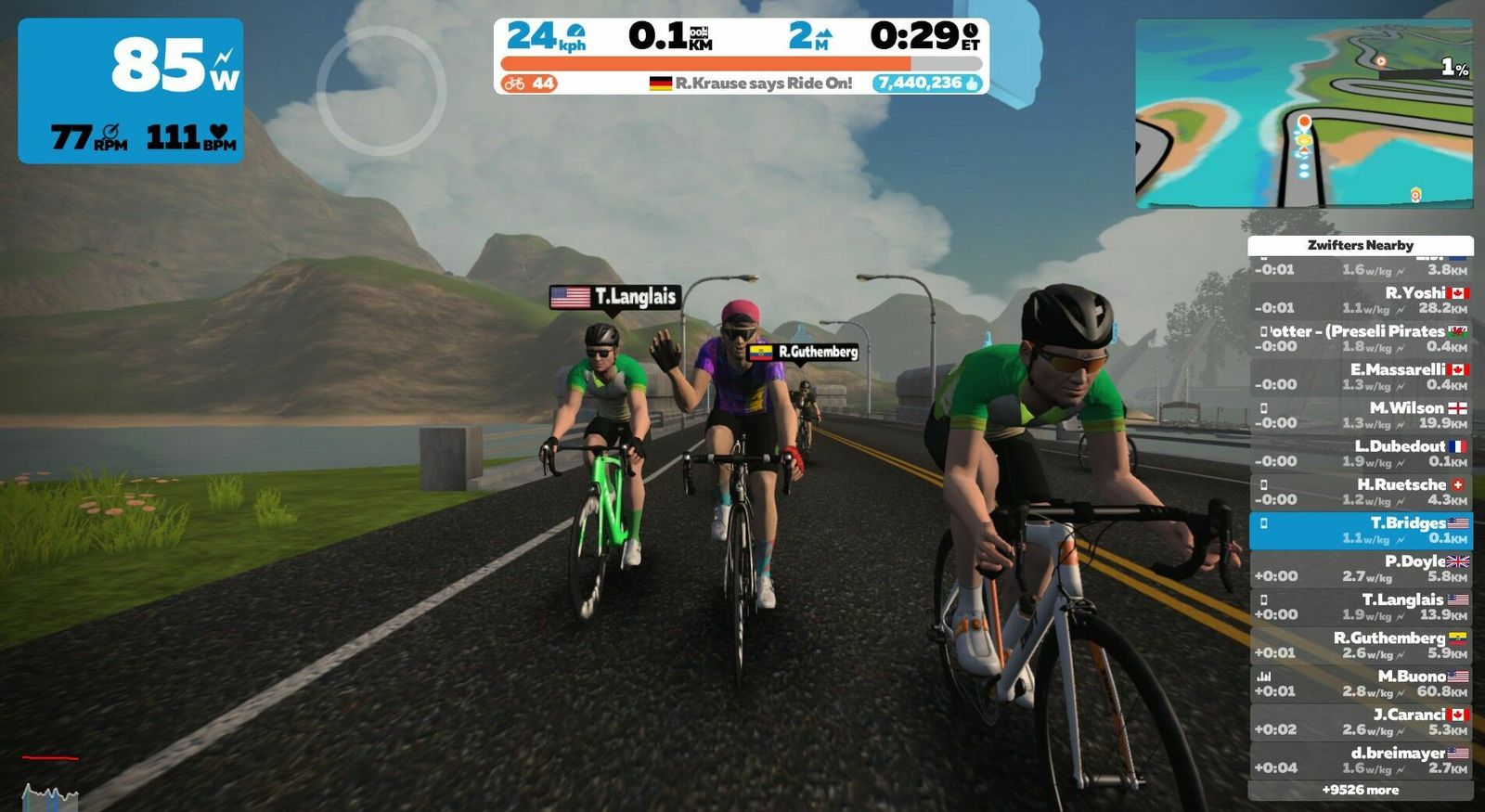Image resolution: width=1485 pixels, height=812 pixels.
Task: Choose H.Ruetsche from the nearby riders
Action: 1361,491
